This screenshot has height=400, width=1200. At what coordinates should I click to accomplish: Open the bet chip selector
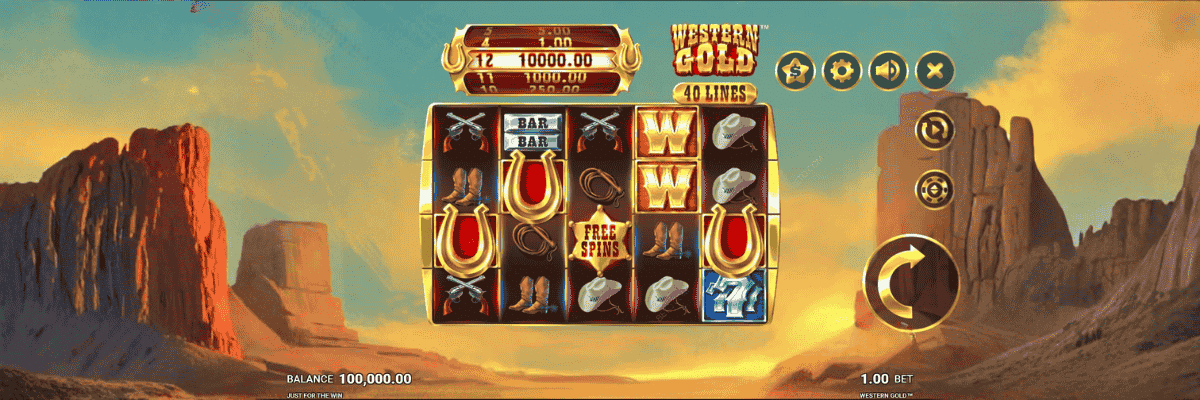point(934,188)
